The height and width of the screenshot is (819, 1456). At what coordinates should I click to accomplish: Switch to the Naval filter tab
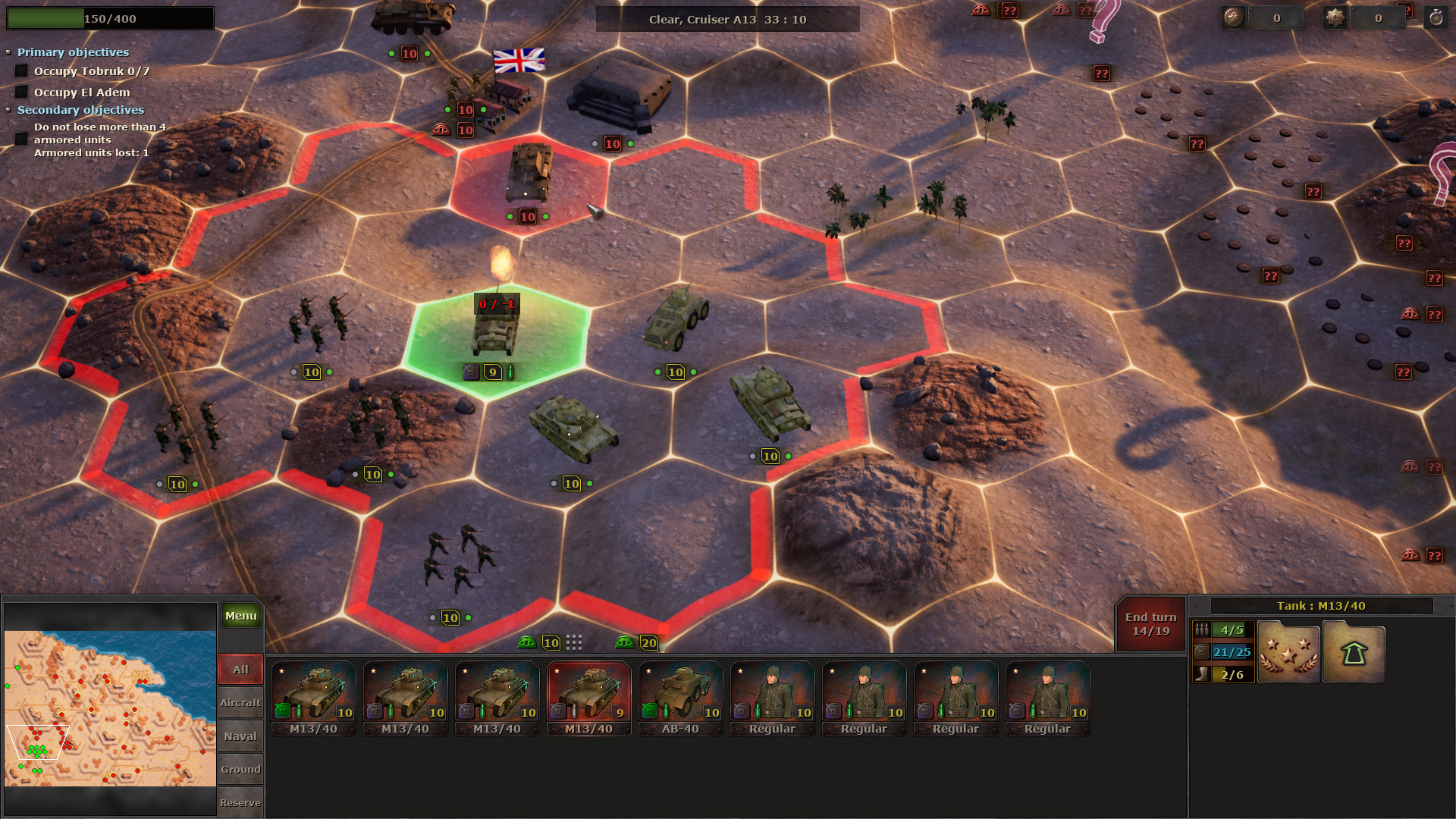[240, 736]
